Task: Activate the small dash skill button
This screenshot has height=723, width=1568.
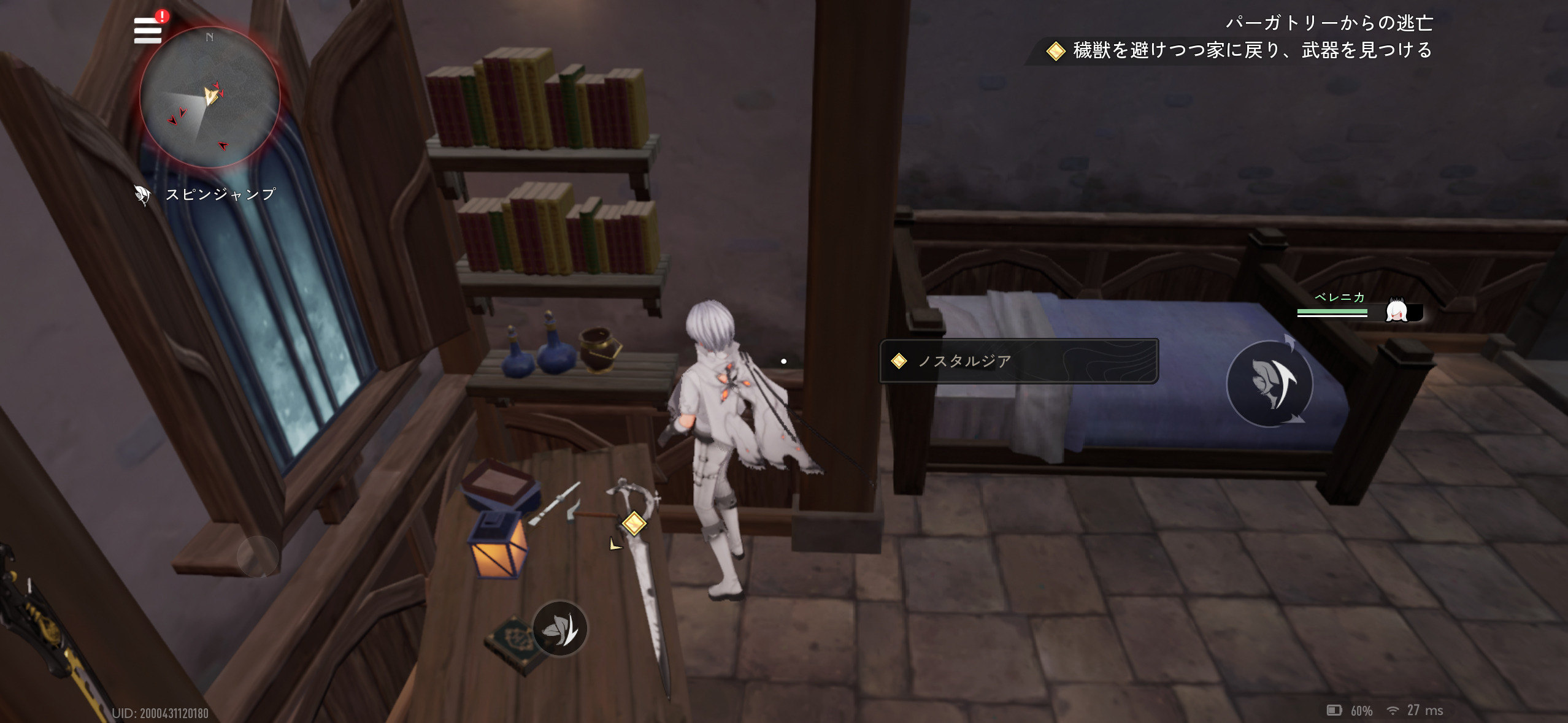Action: [x=559, y=628]
